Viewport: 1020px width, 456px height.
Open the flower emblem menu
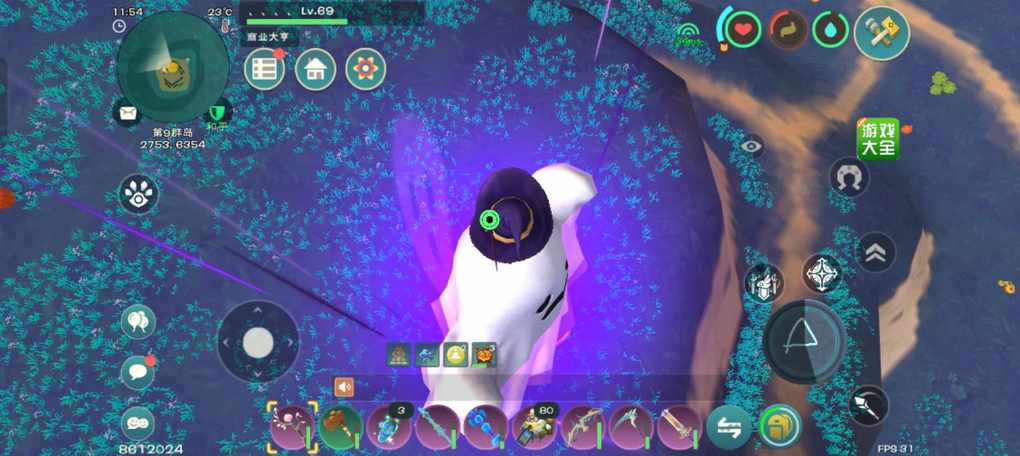pos(366,69)
